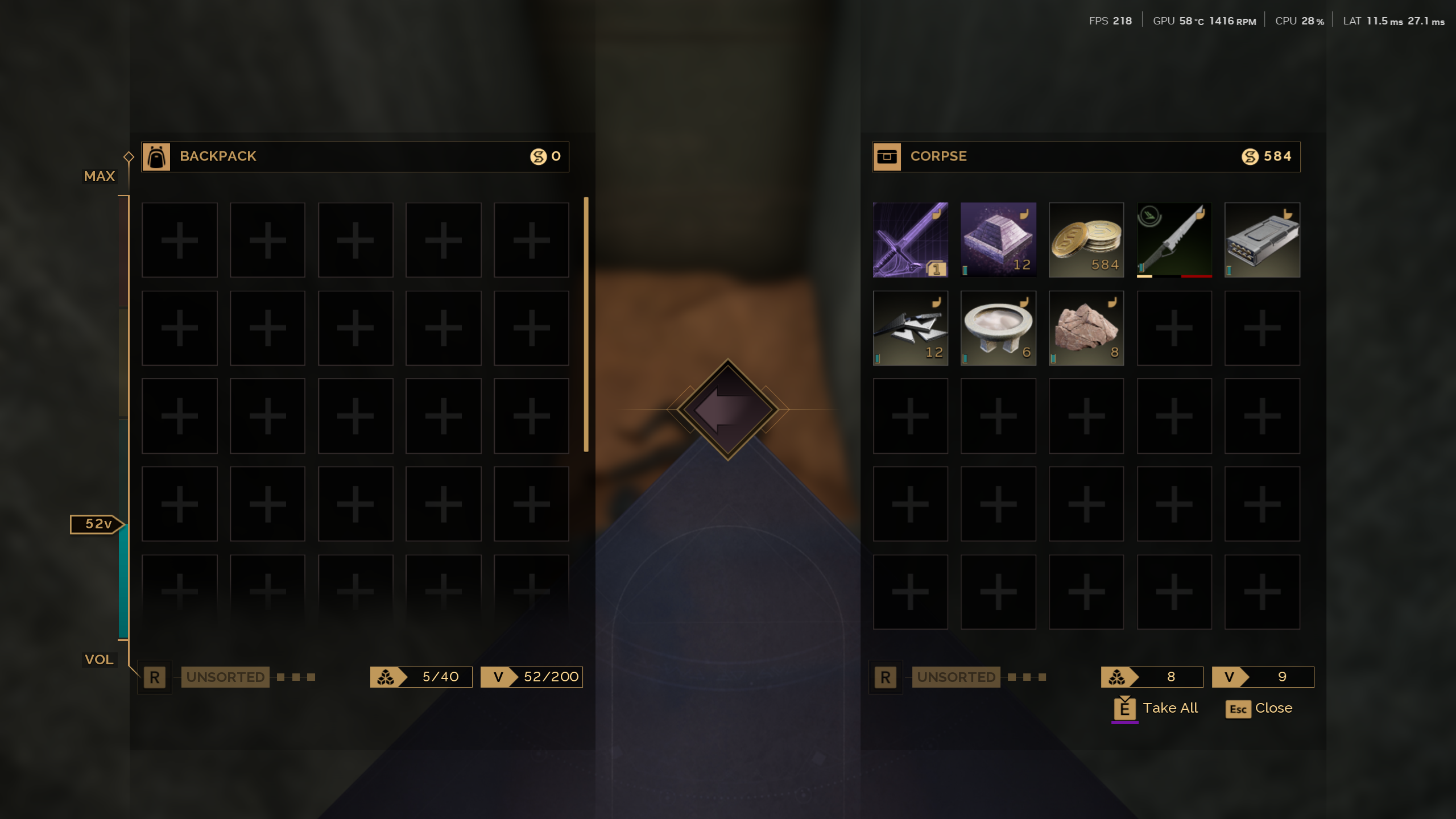Select the metal shards stack of 12

click(910, 328)
